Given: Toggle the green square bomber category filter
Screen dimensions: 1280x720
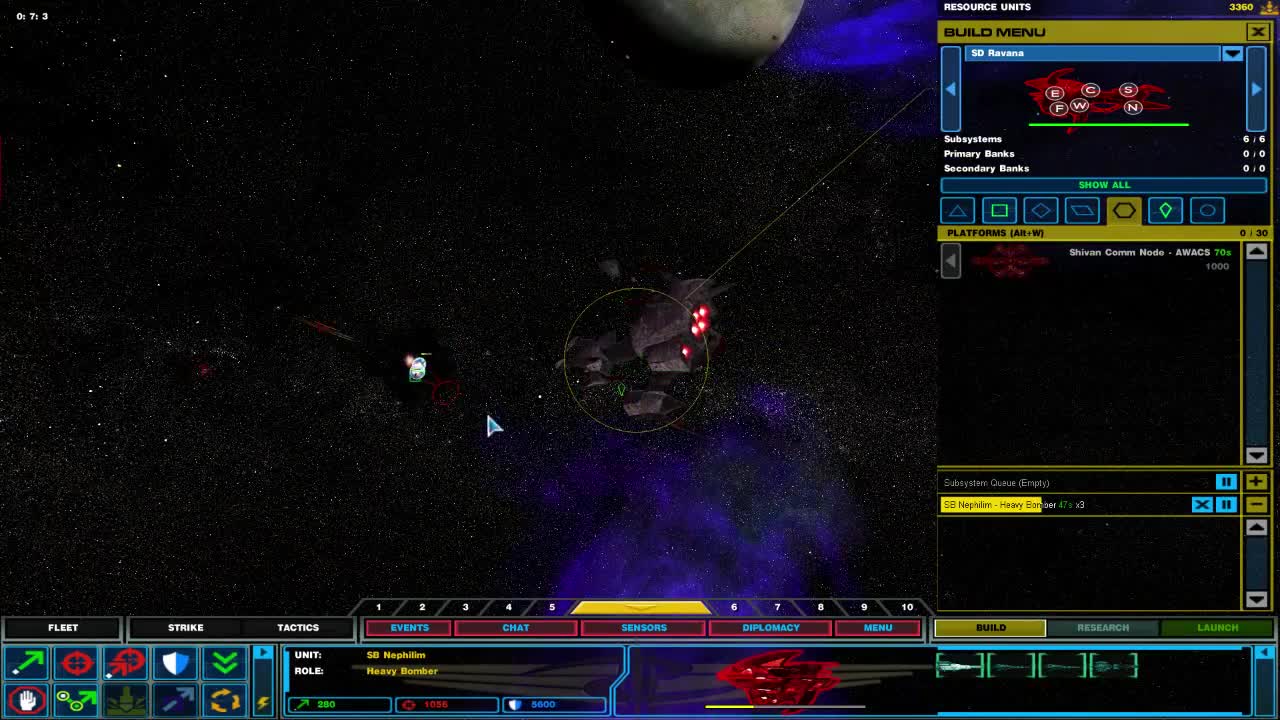Looking at the screenshot, I should click(x=999, y=210).
